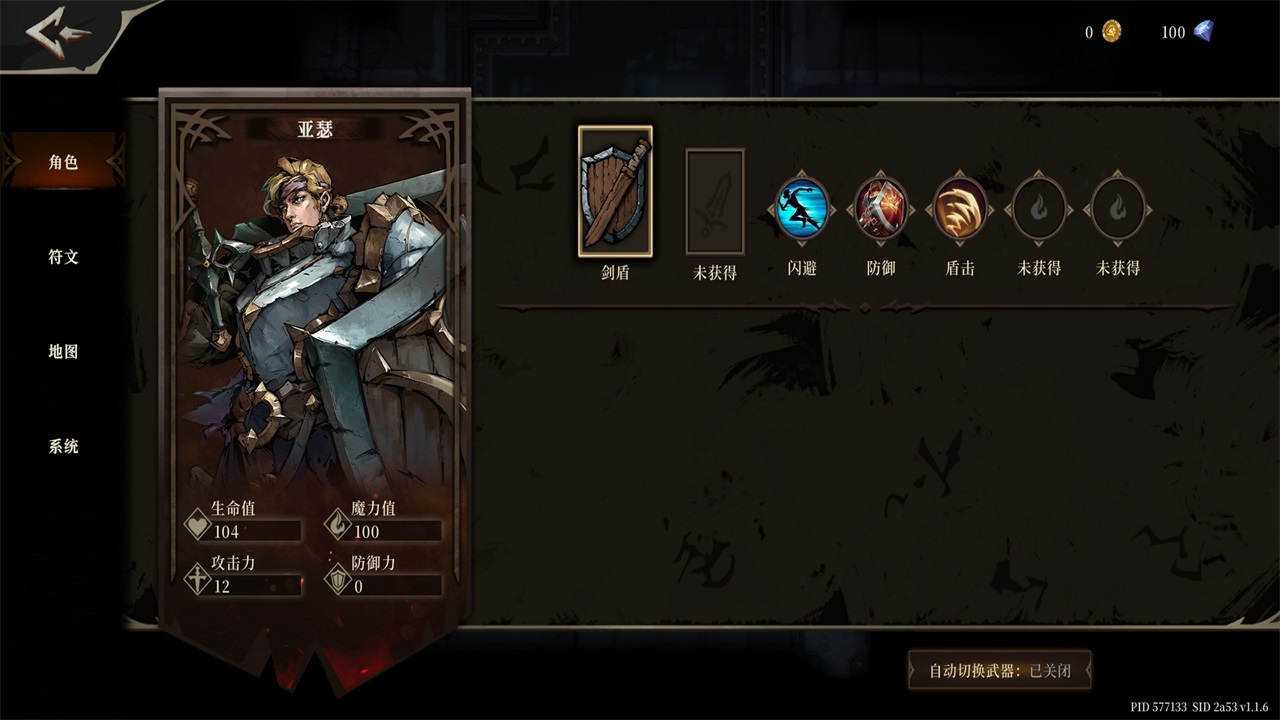Select the 剑盾 weapon slot
The width and height of the screenshot is (1280, 720).
[615, 192]
